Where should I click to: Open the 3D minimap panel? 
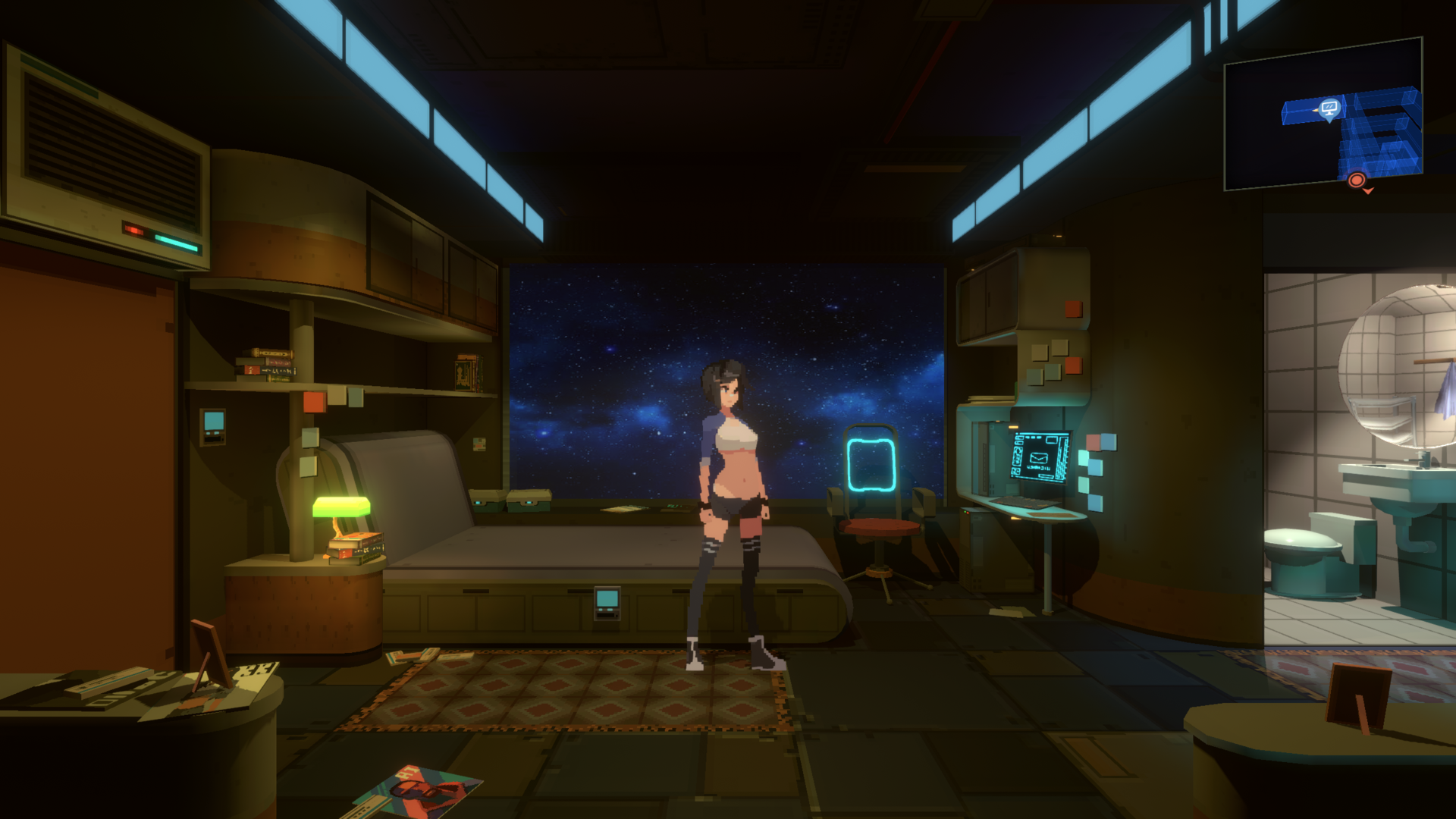pos(1323,114)
